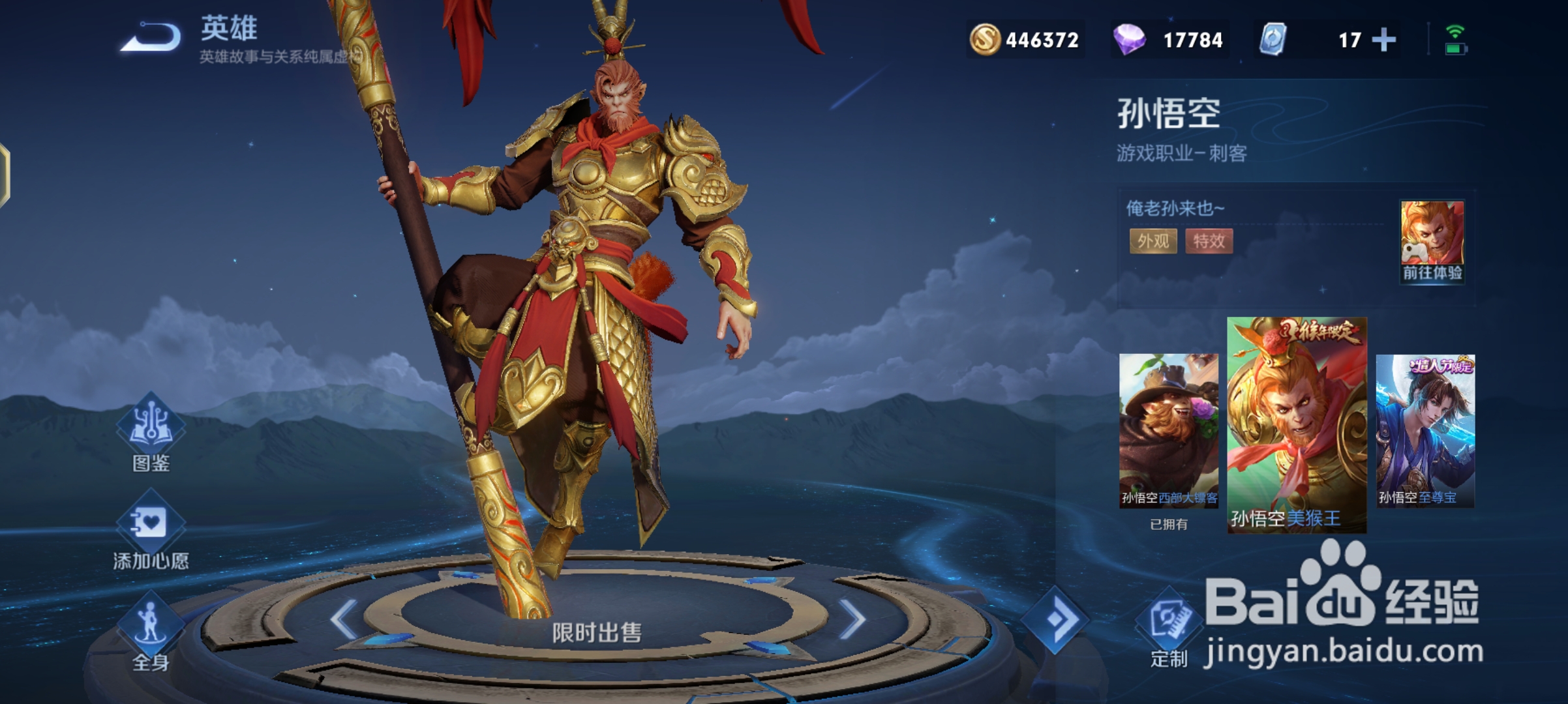Tap the + button beside coupon count 17
Image resolution: width=1568 pixels, height=704 pixels.
(x=1384, y=40)
